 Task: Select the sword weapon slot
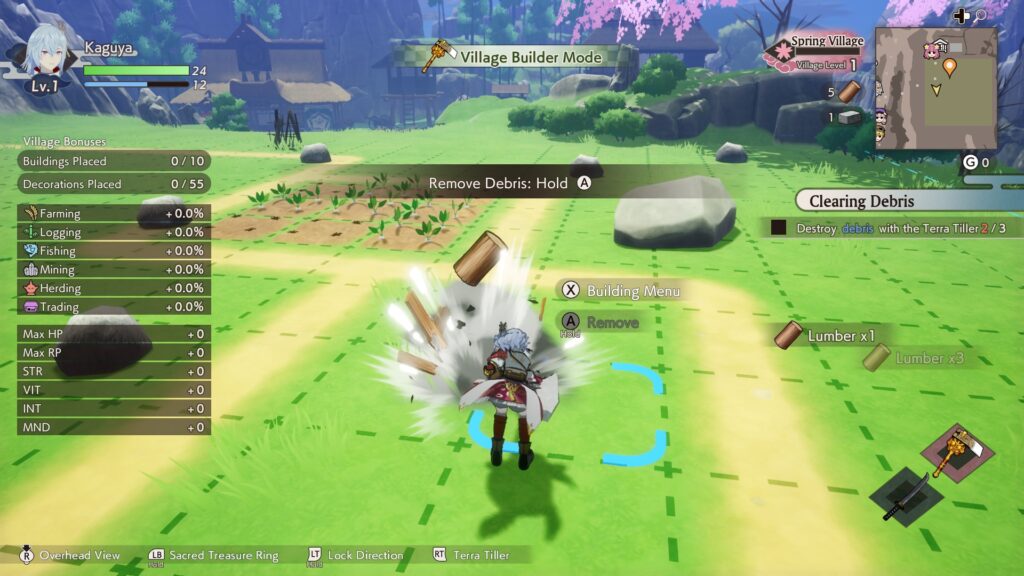pos(905,494)
